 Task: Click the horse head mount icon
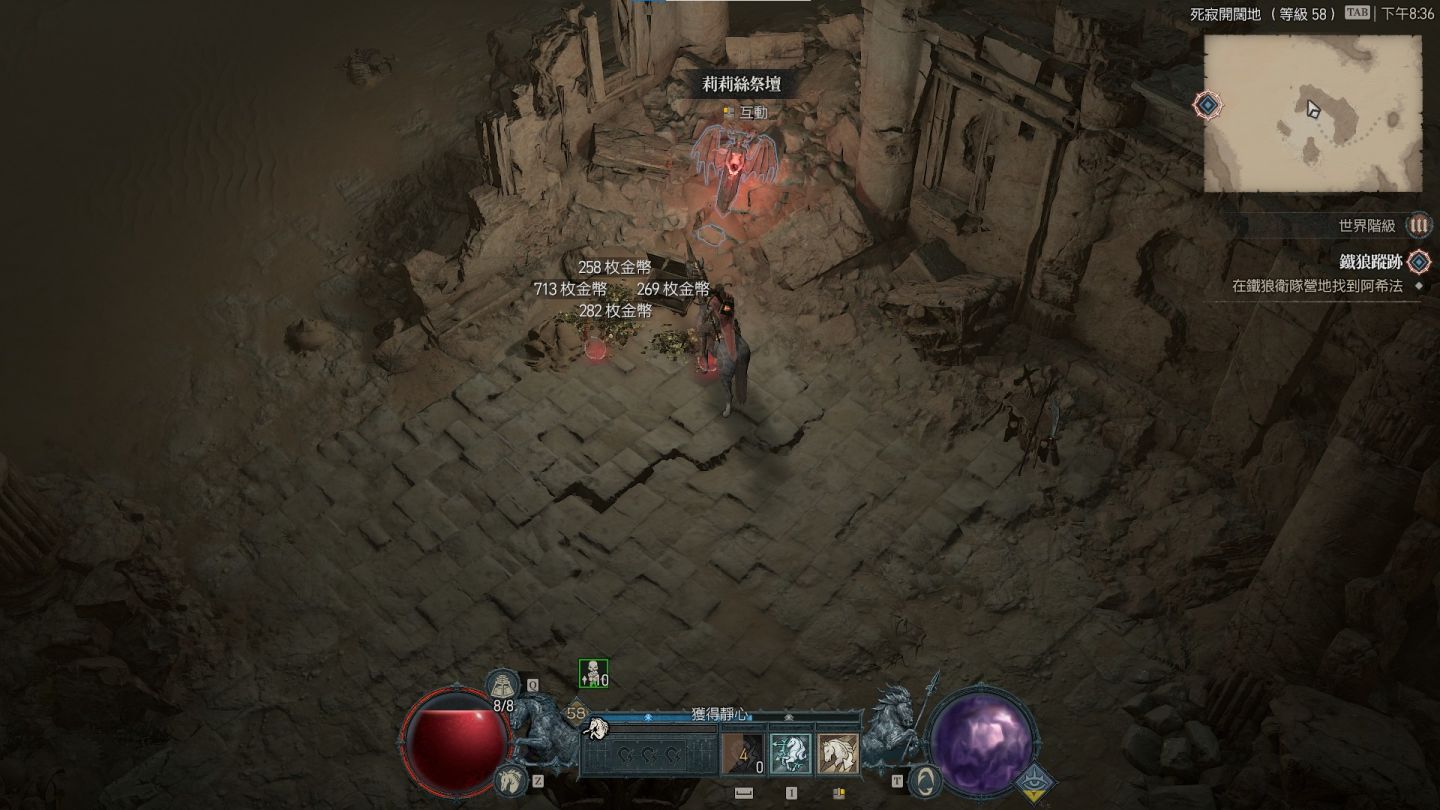[x=510, y=778]
